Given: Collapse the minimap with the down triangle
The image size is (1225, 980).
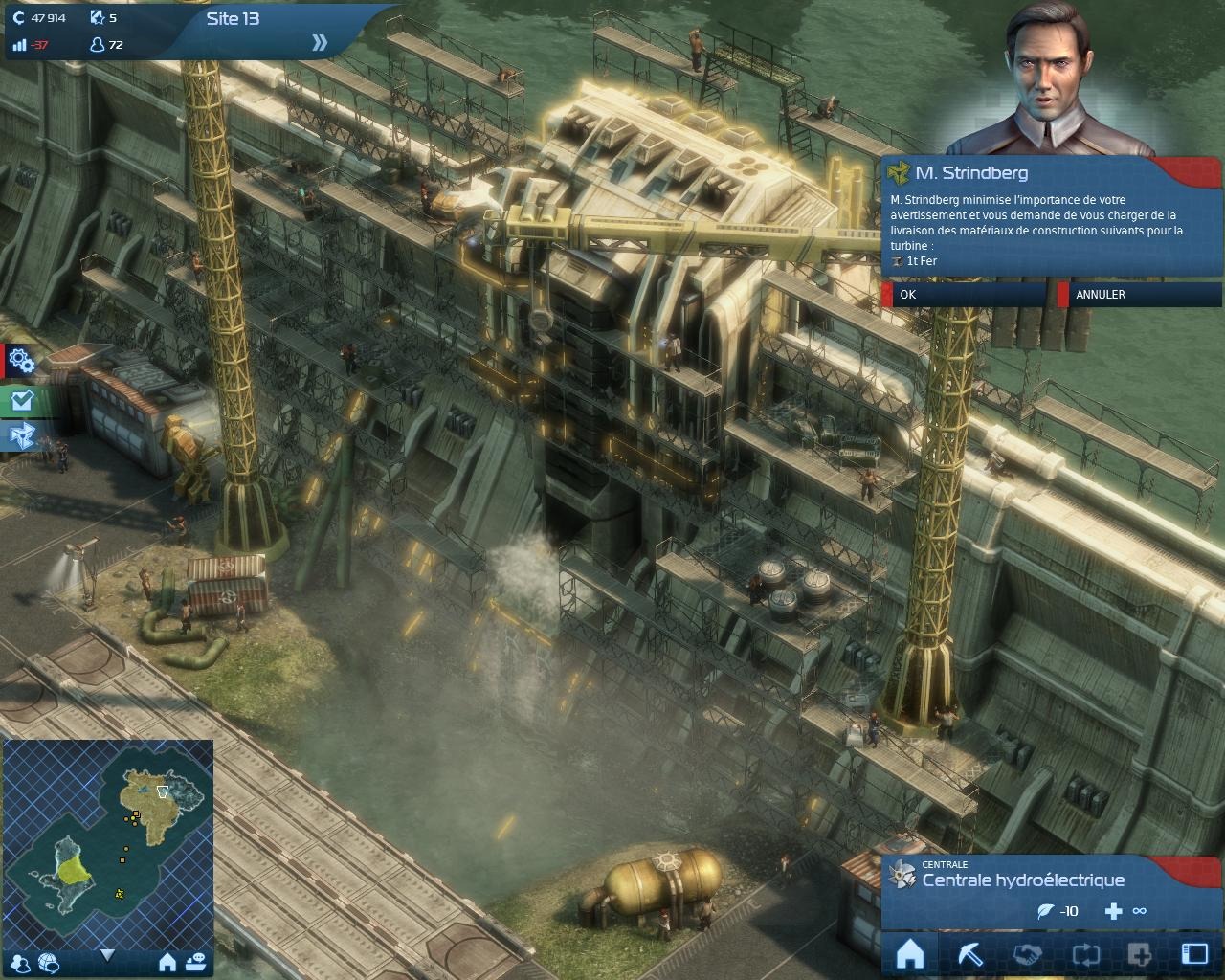Looking at the screenshot, I should 107,955.
